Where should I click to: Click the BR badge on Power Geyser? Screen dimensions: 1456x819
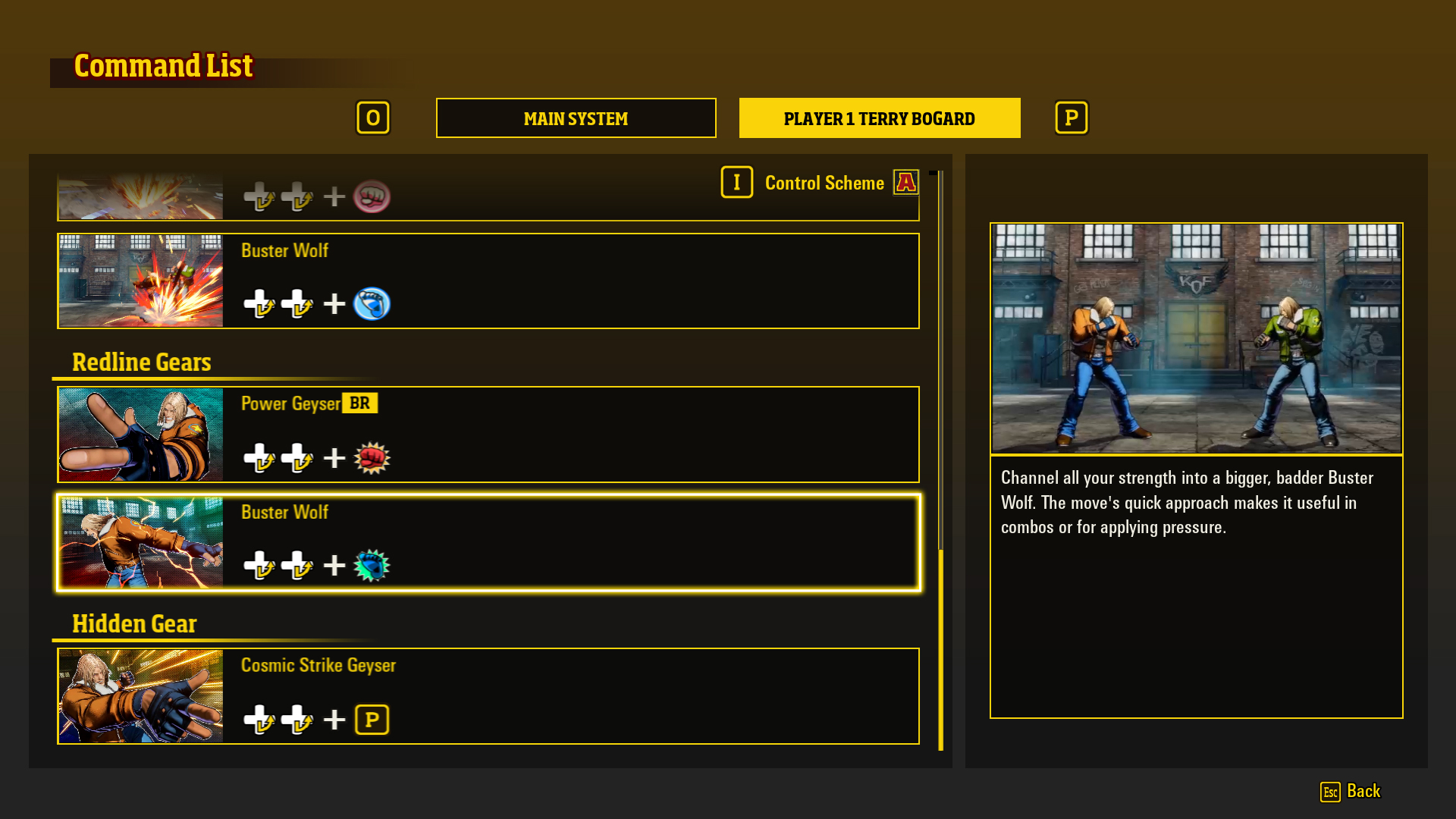(359, 403)
